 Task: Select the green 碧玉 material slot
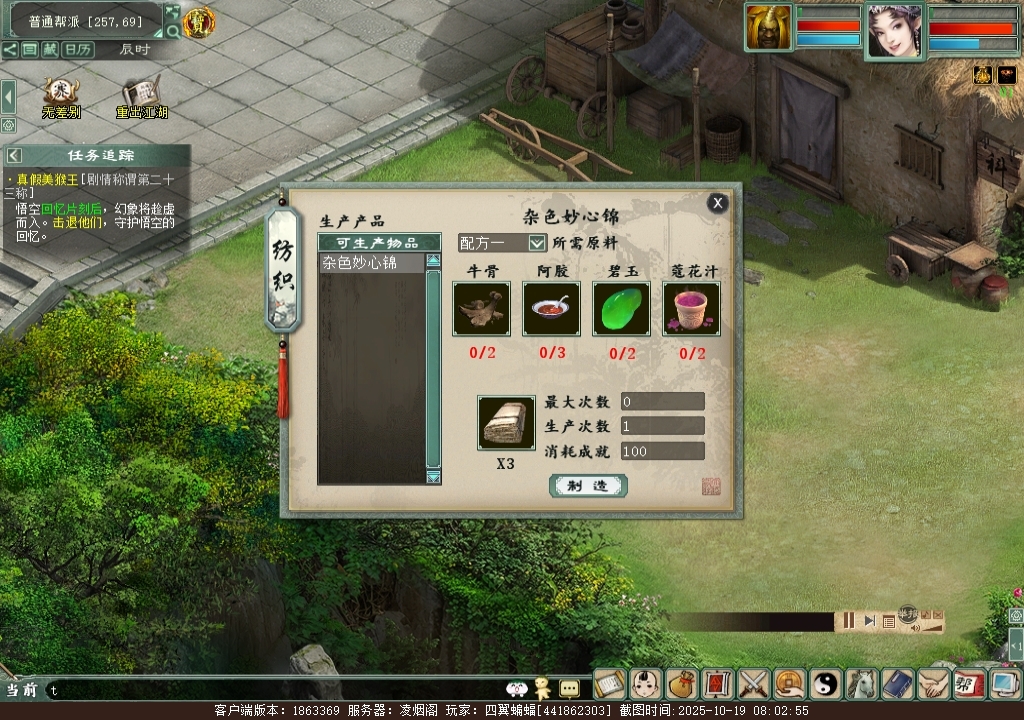coord(621,308)
